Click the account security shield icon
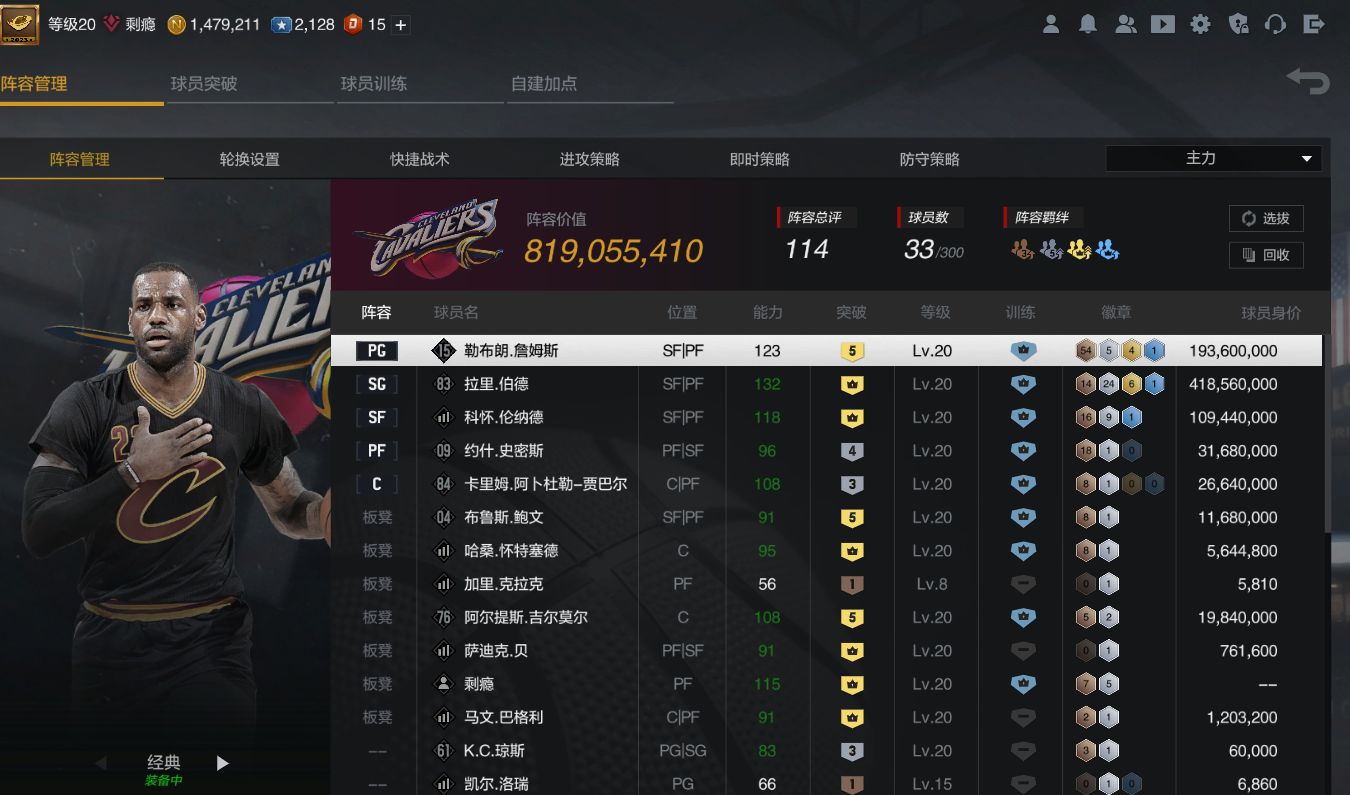 1238,24
